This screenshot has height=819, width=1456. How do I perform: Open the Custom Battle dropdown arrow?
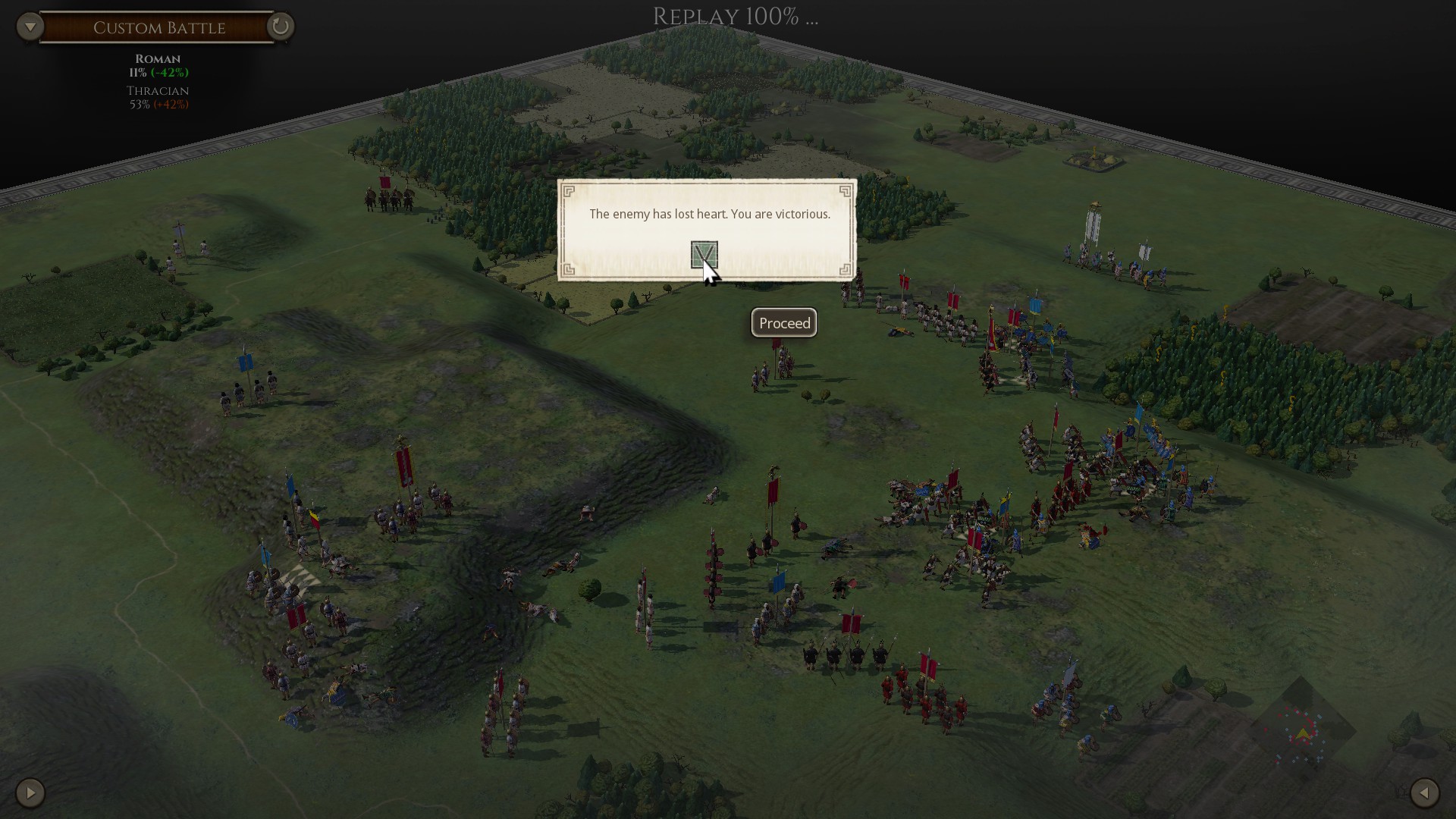tap(30, 26)
